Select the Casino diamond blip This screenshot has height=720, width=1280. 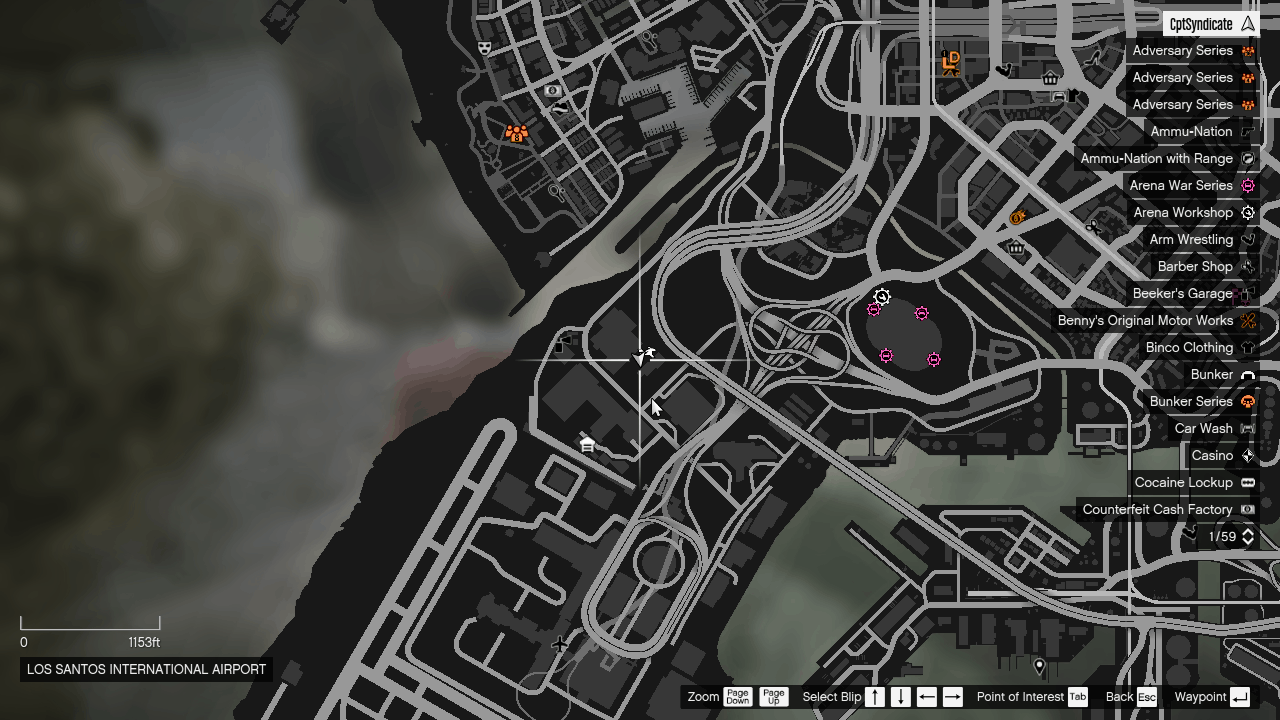[x=1247, y=455]
